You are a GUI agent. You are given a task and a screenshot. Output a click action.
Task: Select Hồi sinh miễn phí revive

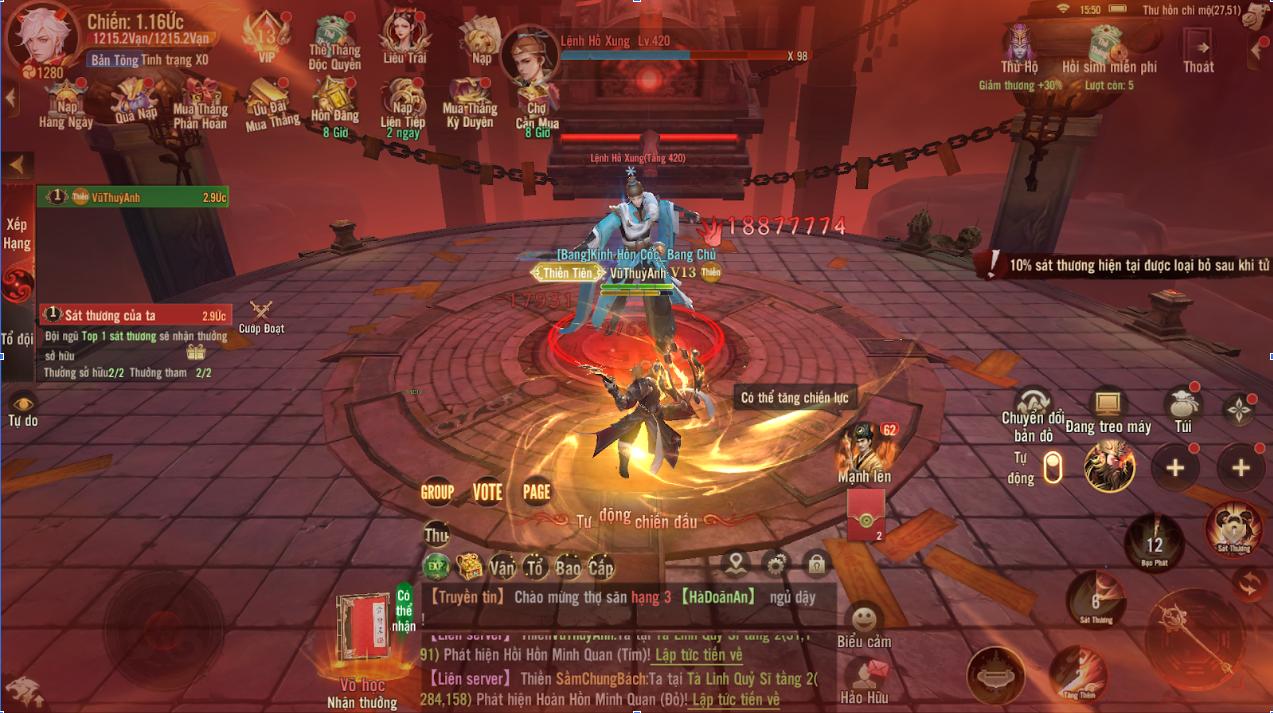coord(1109,48)
